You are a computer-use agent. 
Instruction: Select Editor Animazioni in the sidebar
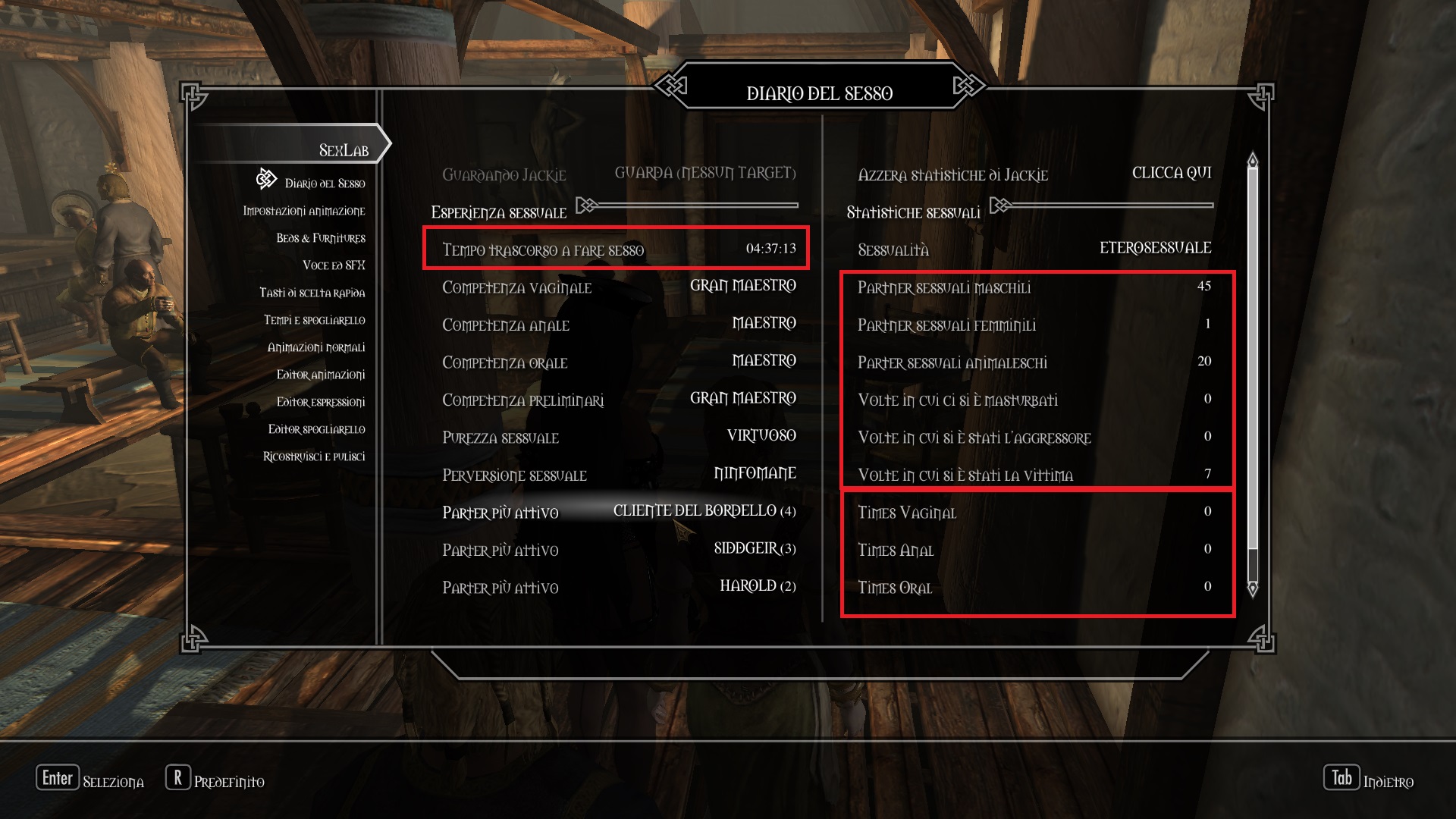pos(320,375)
